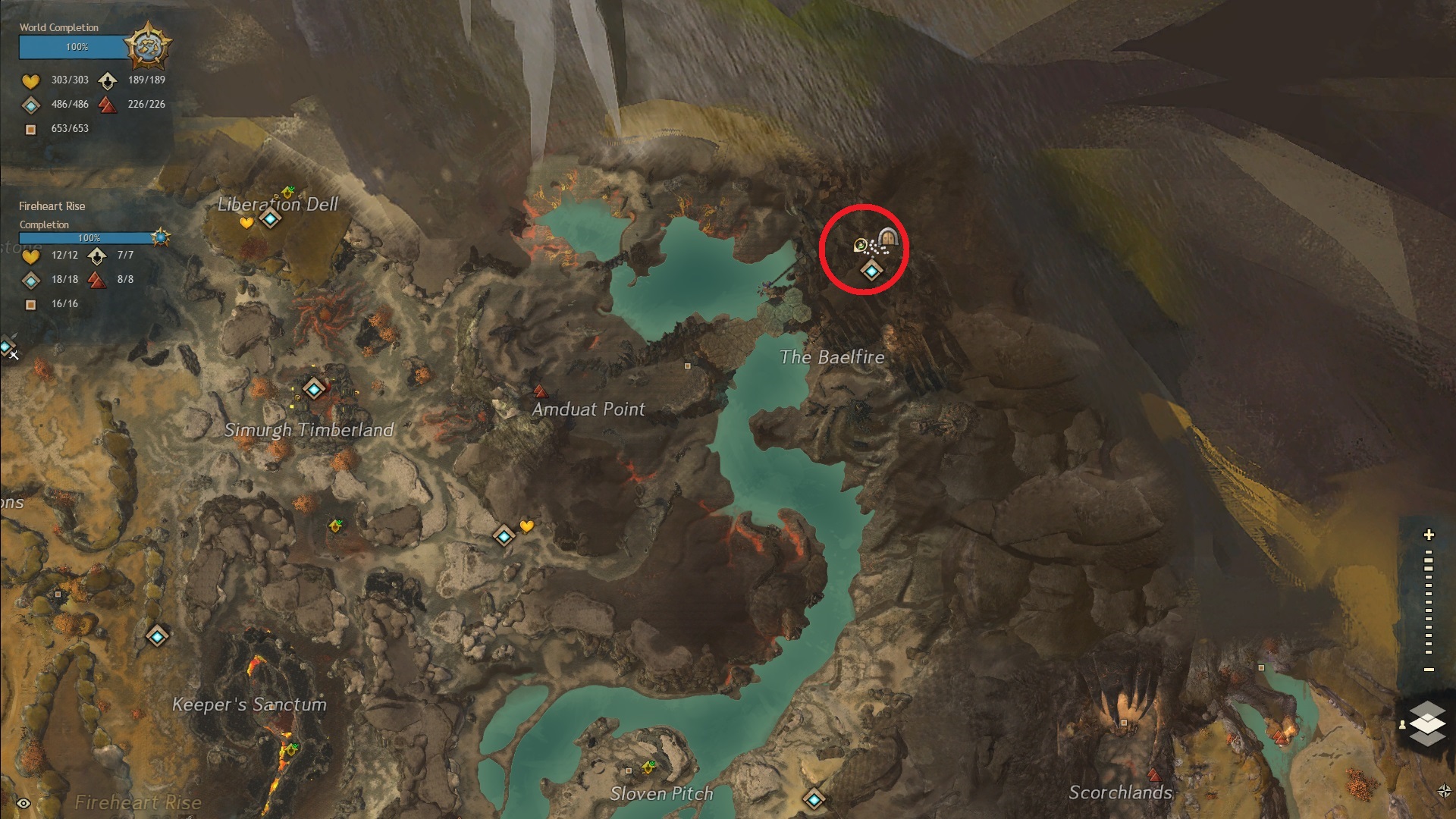The image size is (1456, 819).
Task: Select the waypoint inside the red circle
Action: coord(871,271)
